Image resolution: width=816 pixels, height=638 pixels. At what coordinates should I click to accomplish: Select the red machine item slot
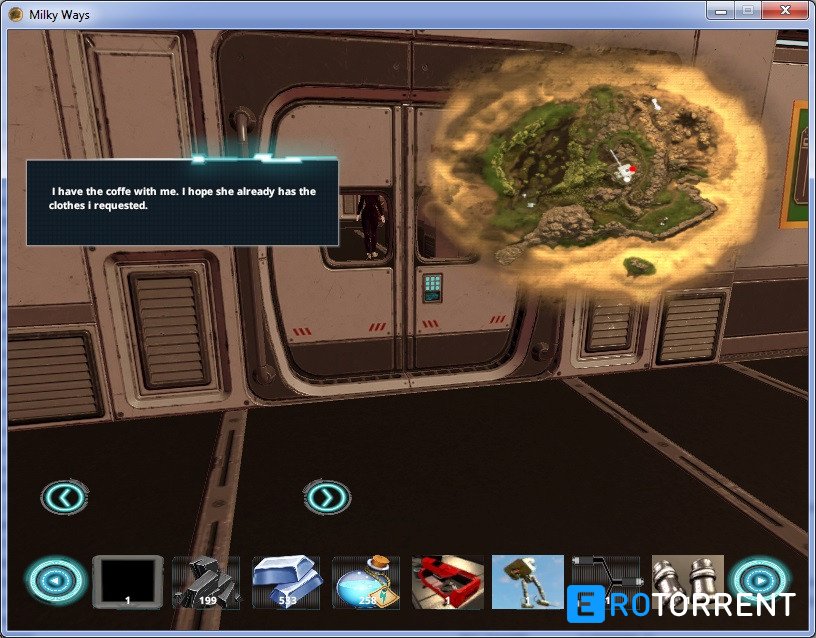pos(447,582)
